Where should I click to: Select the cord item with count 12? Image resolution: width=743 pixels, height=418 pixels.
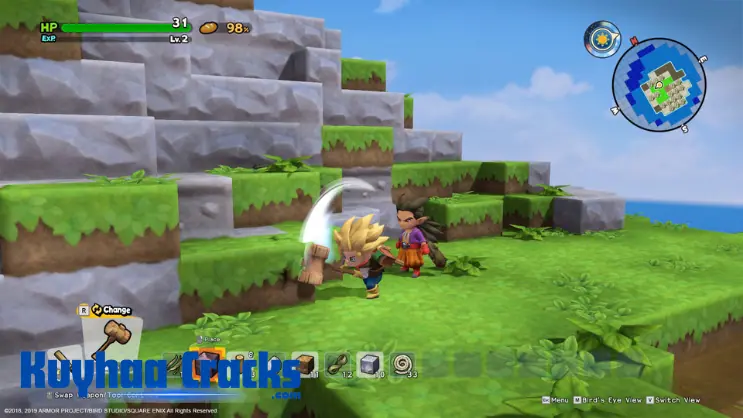point(338,365)
